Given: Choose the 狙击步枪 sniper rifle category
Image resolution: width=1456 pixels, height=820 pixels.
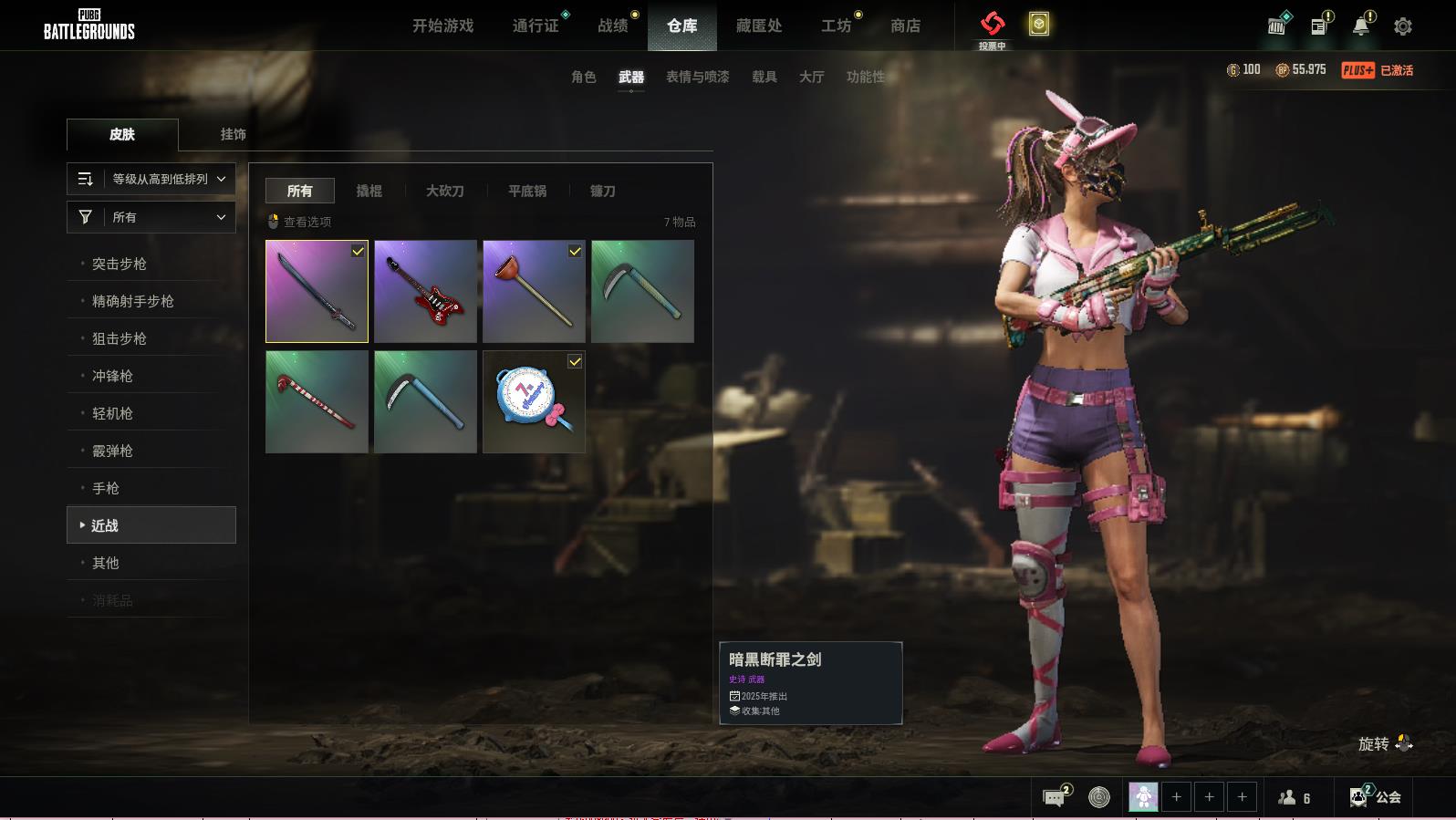Looking at the screenshot, I should pos(120,338).
